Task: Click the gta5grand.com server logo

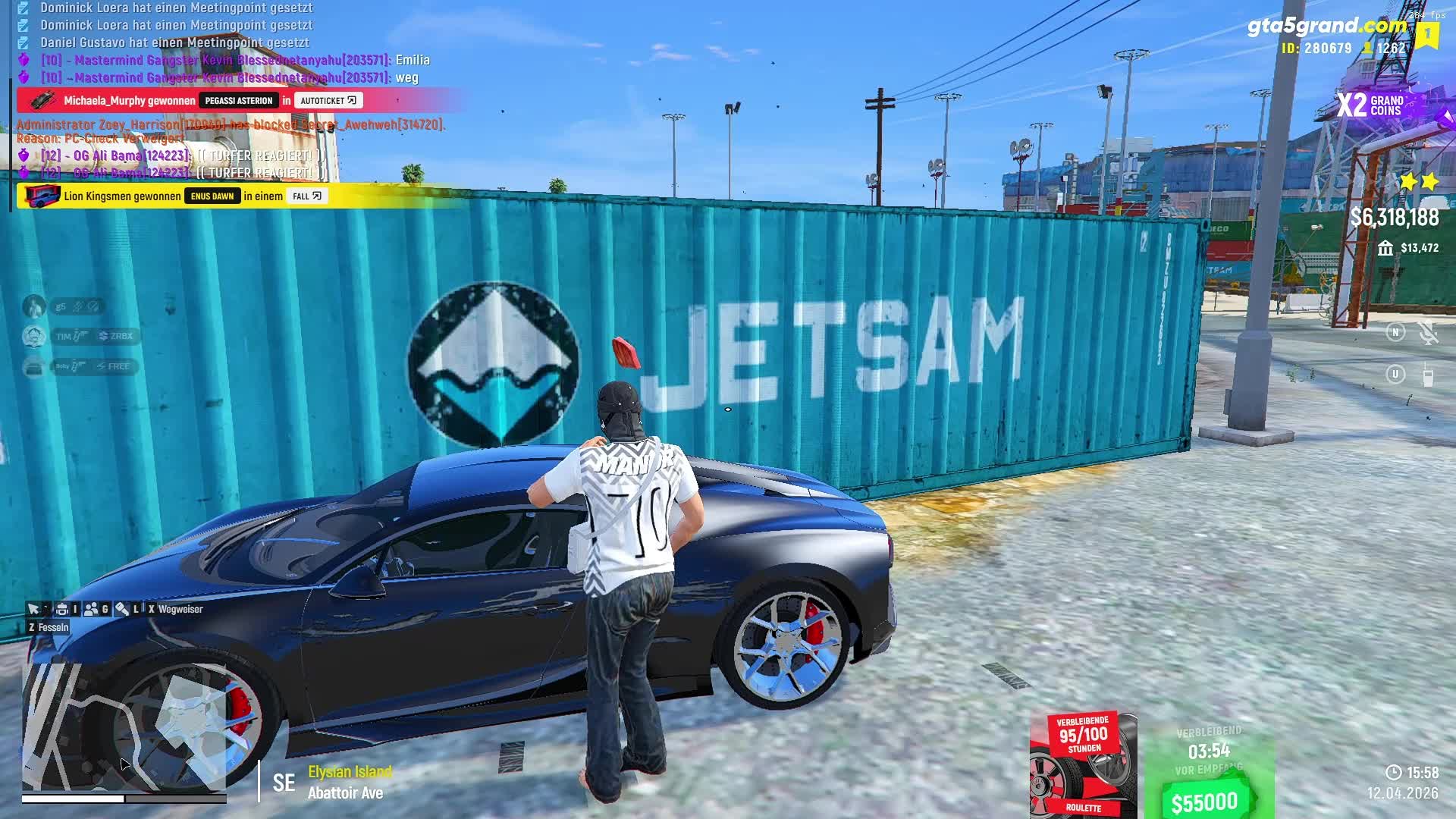Action: pos(1326,26)
